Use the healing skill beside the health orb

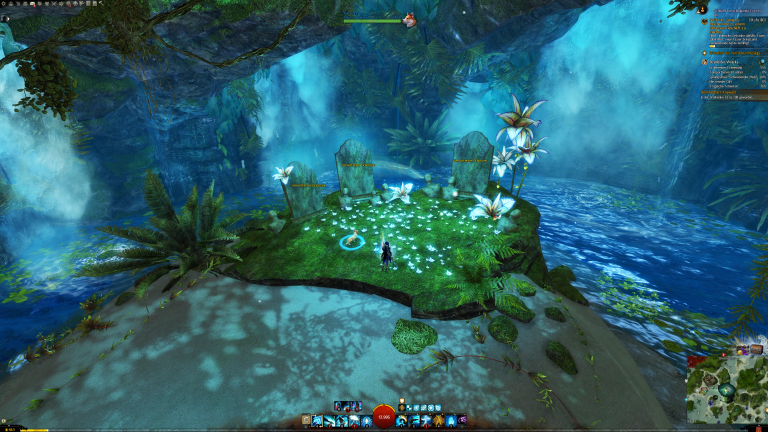pos(402,422)
